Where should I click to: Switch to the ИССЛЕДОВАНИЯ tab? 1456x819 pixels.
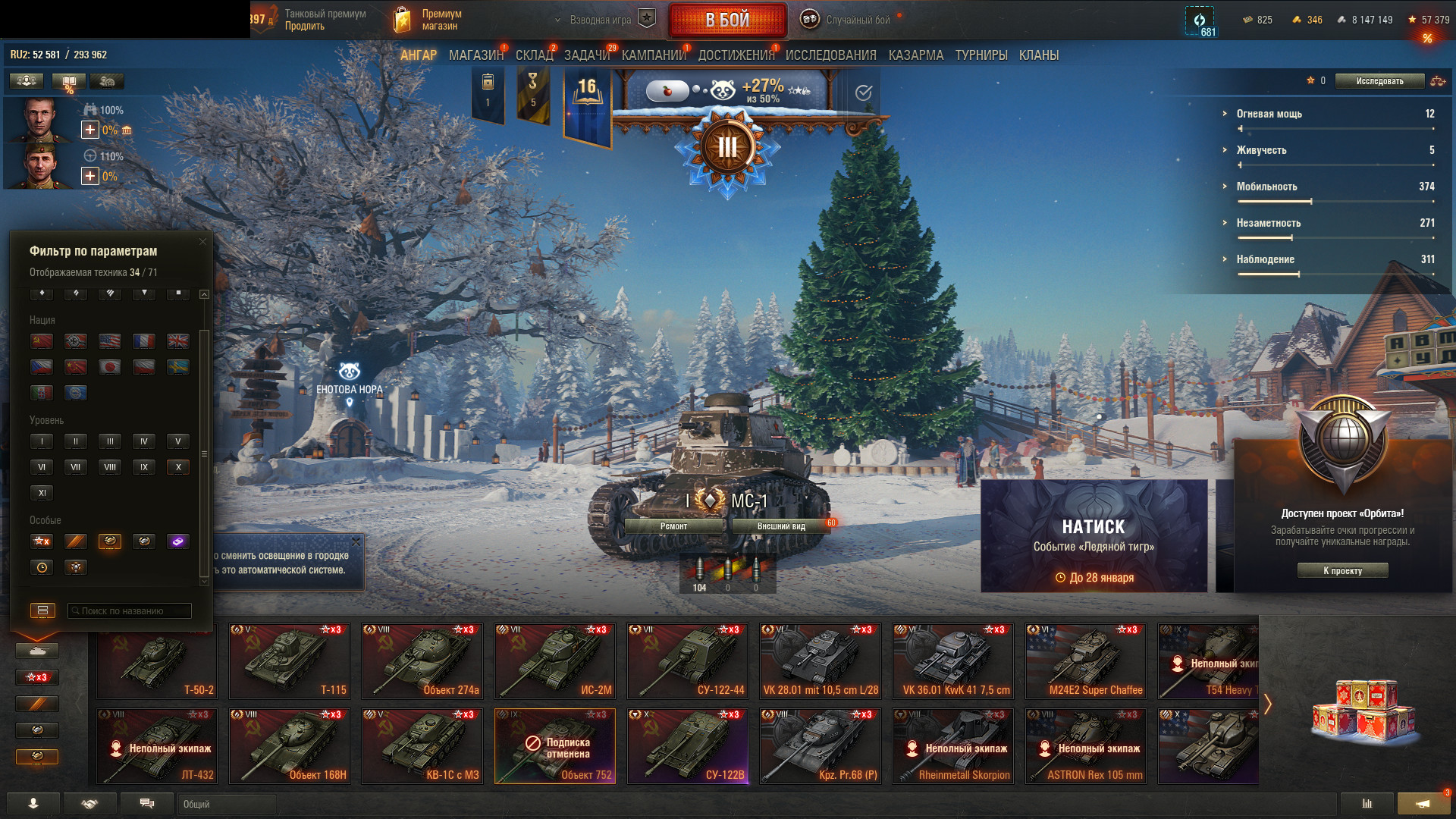[830, 55]
